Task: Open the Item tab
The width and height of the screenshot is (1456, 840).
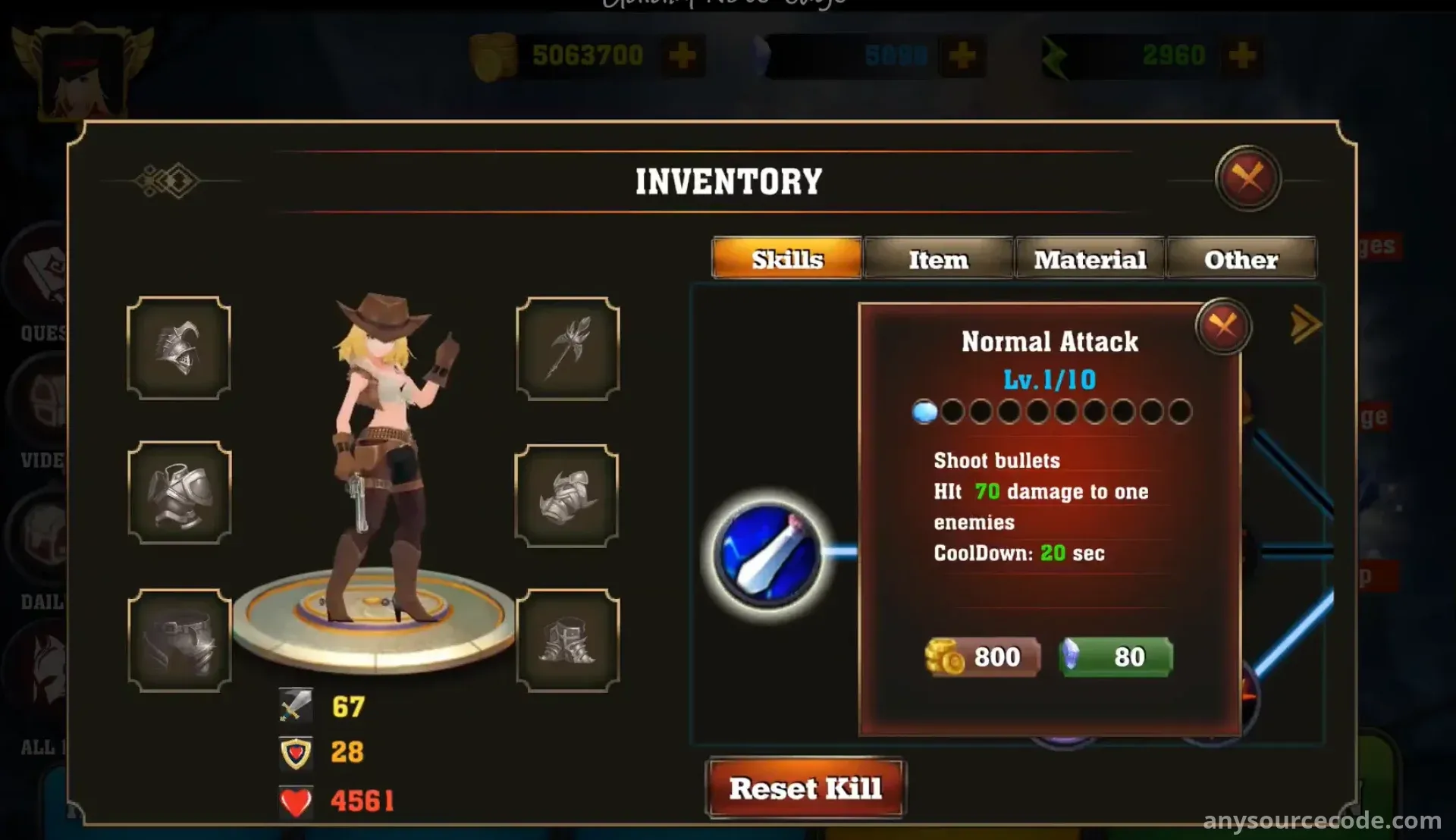Action: tap(938, 259)
